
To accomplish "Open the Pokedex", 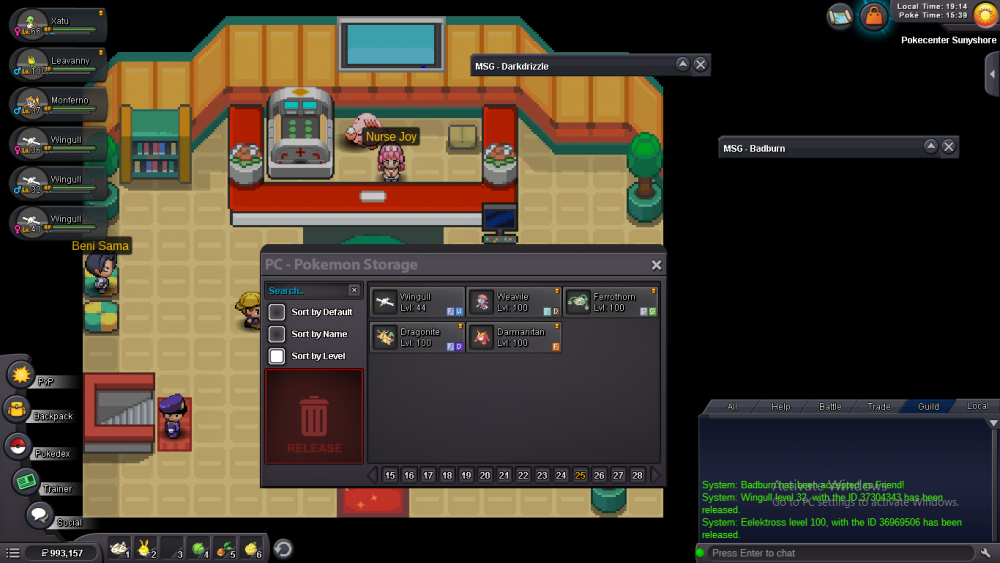I will (17, 447).
